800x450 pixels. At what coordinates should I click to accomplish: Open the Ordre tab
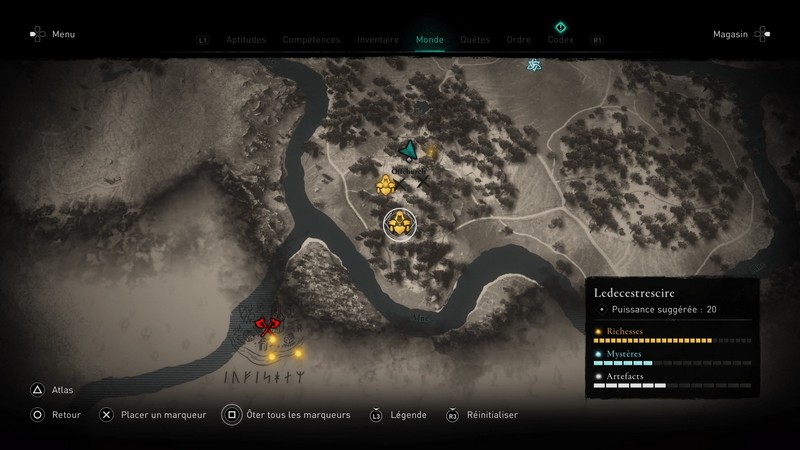point(518,40)
